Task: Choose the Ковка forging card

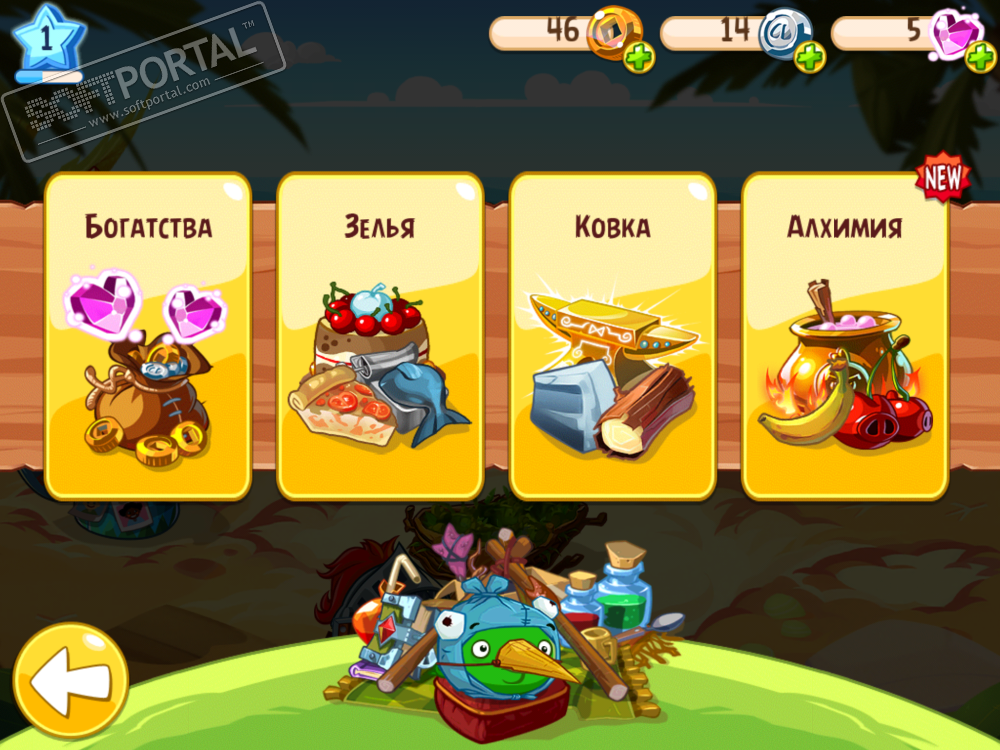Action: pyautogui.click(x=612, y=336)
